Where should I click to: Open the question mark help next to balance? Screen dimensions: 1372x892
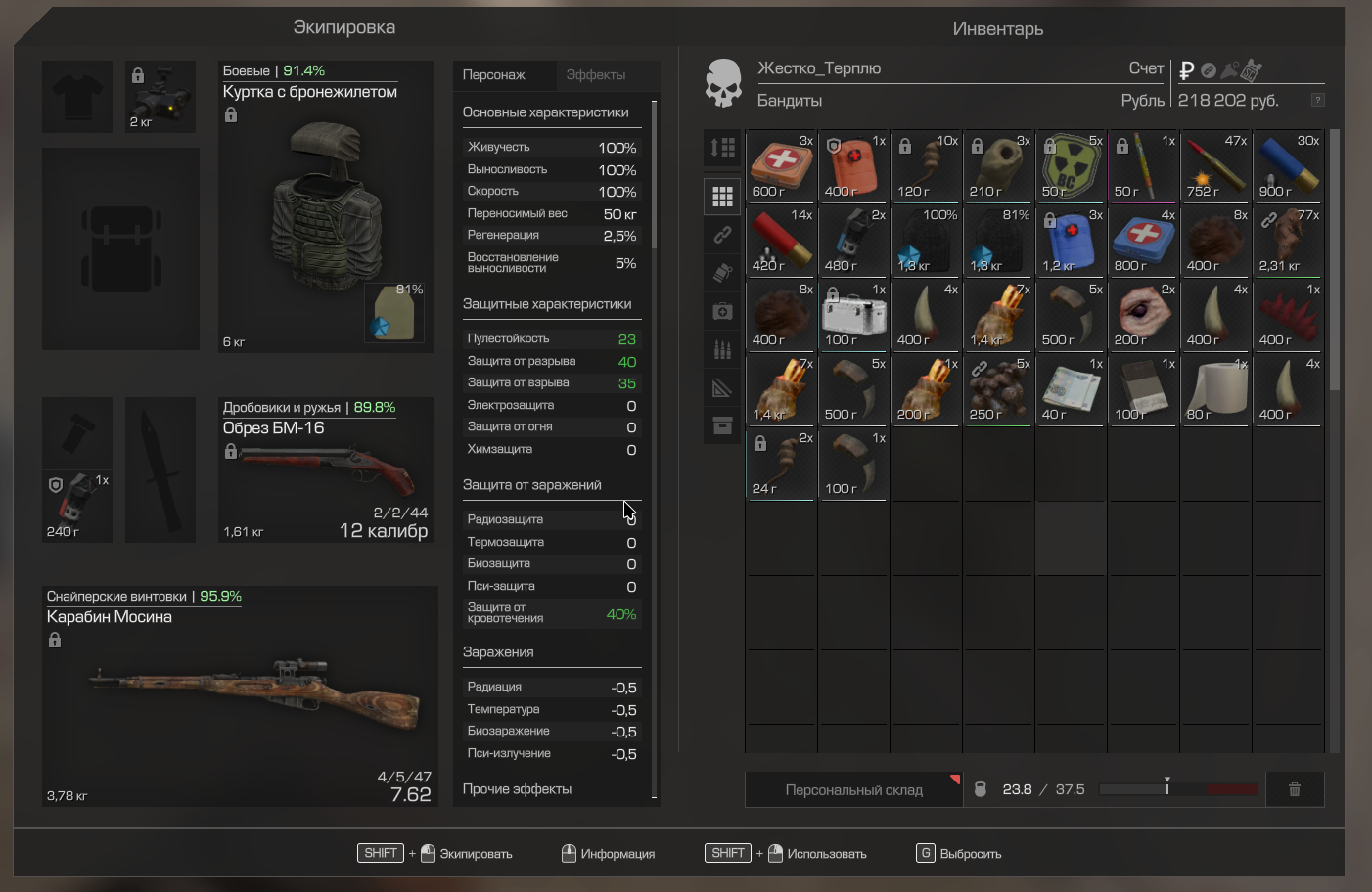click(x=1317, y=100)
